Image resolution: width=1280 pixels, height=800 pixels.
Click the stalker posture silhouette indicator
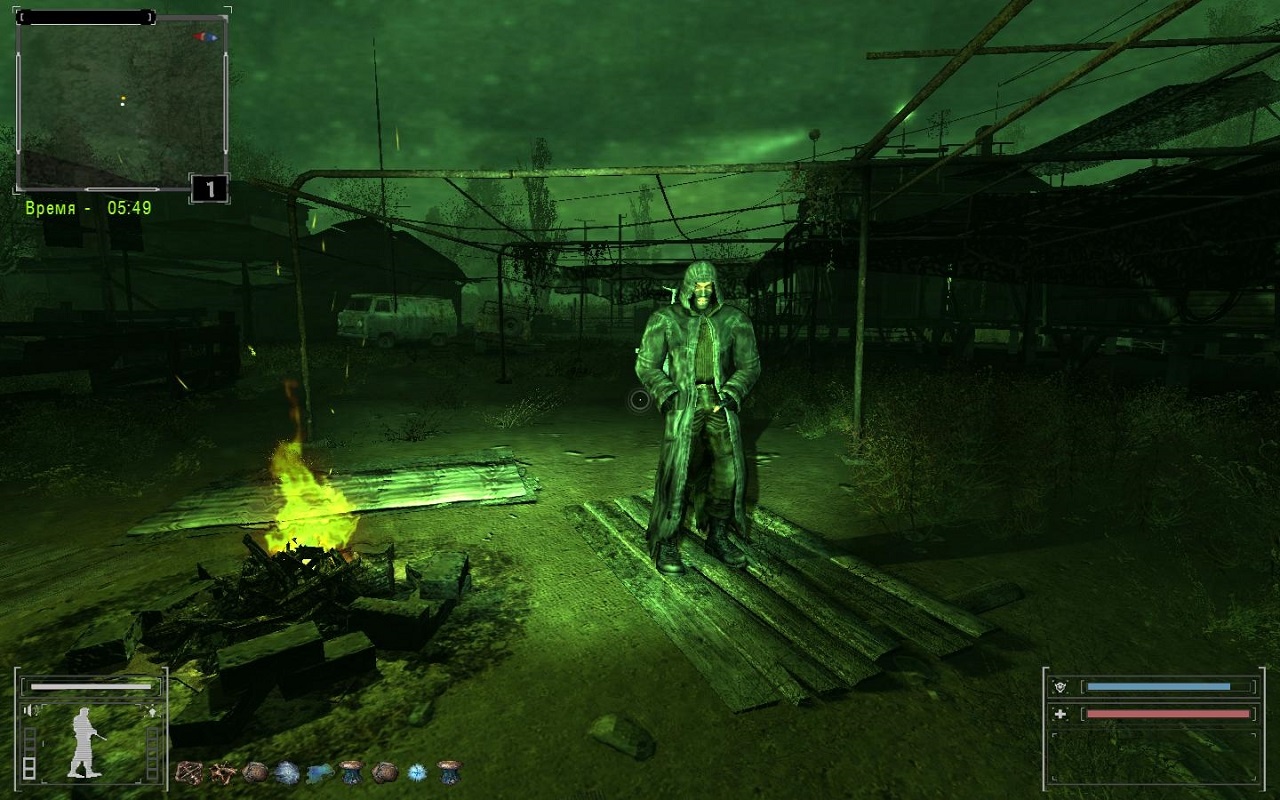point(84,742)
